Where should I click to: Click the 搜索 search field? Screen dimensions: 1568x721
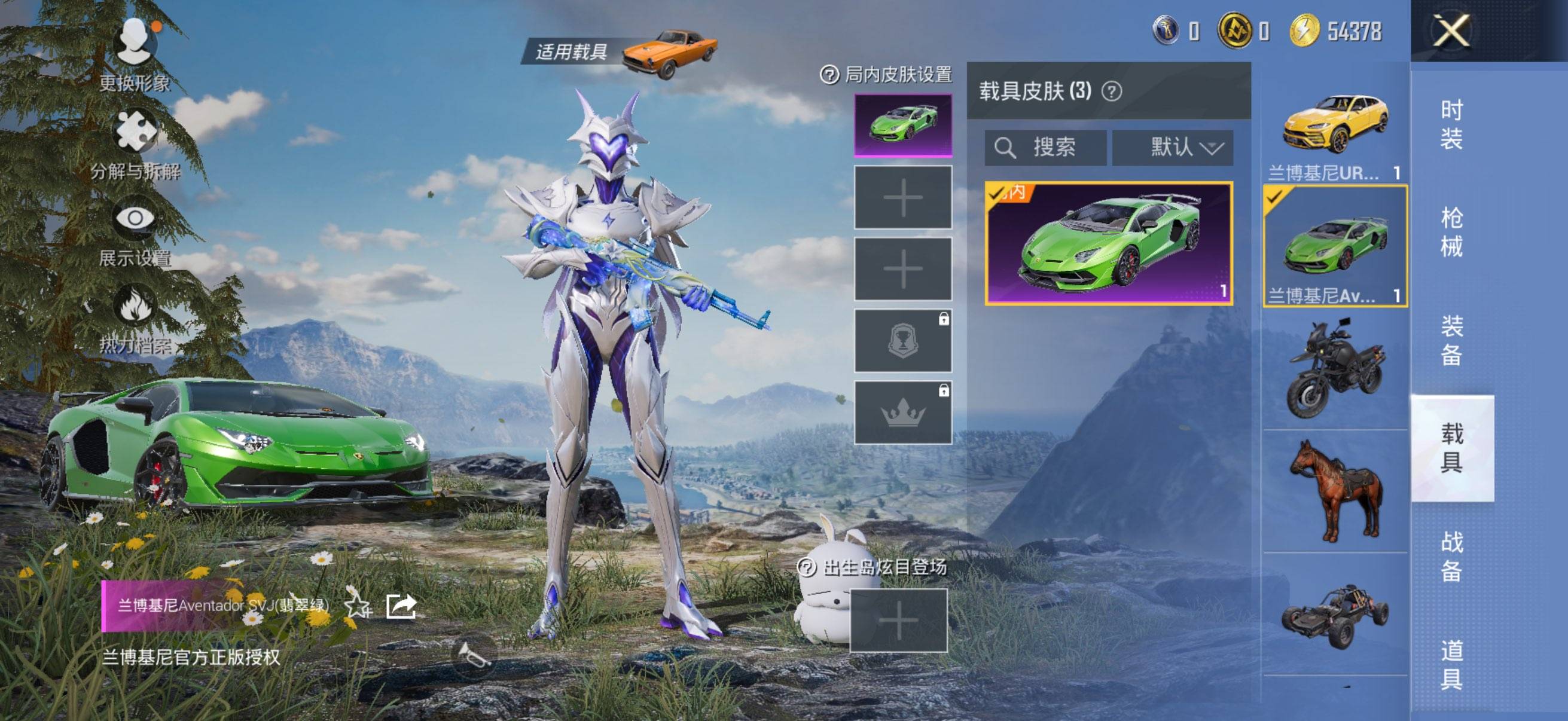(x=1046, y=147)
